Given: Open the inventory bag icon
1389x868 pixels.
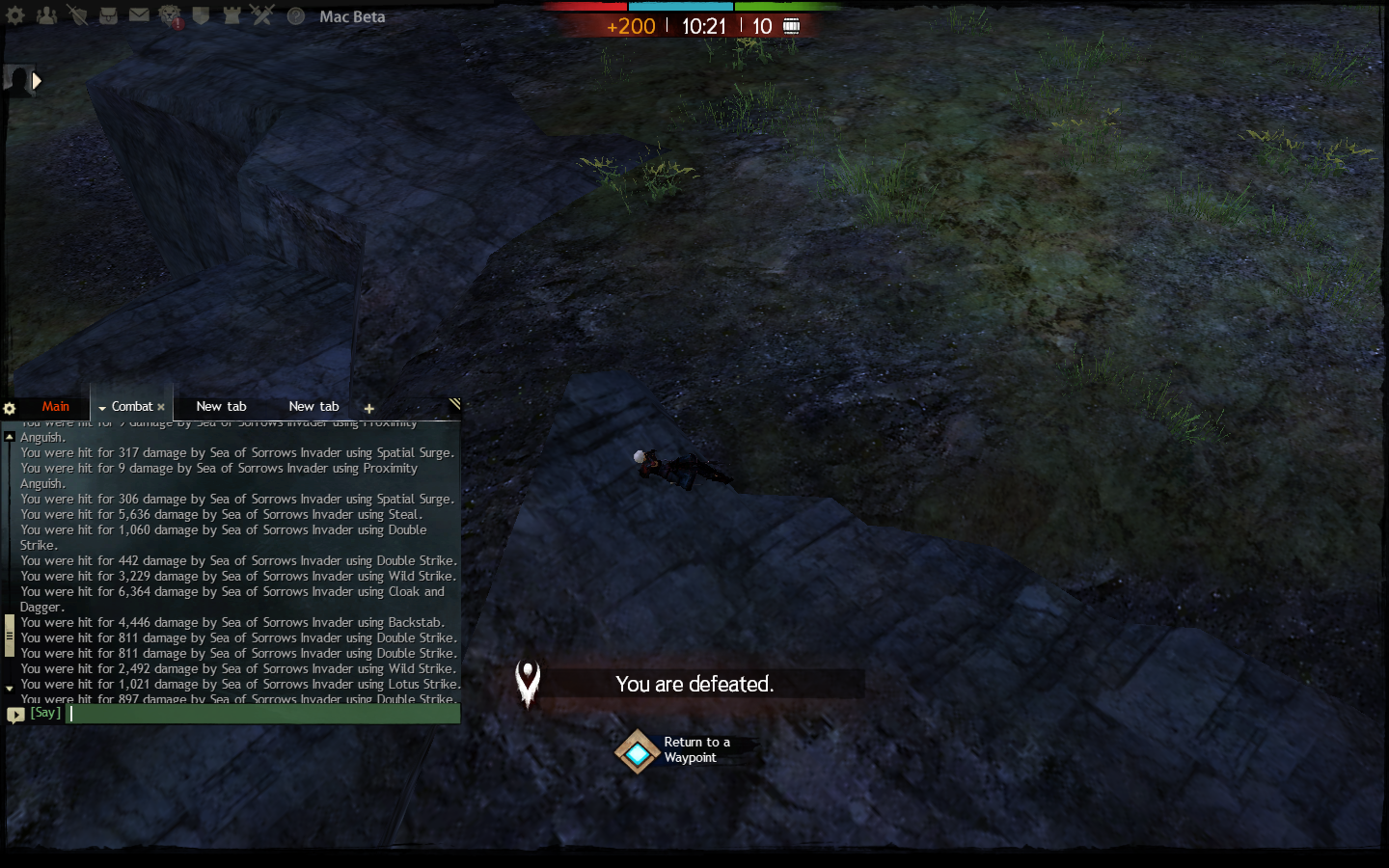Looking at the screenshot, I should pyautogui.click(x=108, y=15).
